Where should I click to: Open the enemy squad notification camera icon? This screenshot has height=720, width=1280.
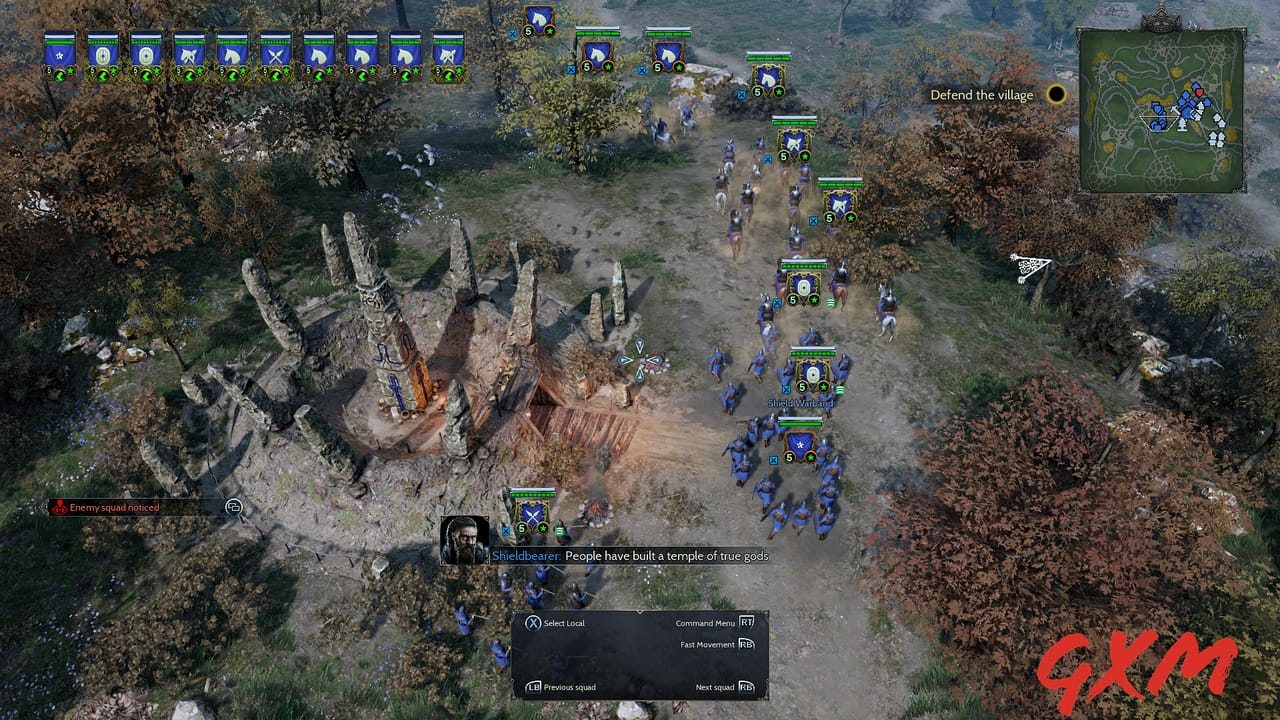pos(236,509)
